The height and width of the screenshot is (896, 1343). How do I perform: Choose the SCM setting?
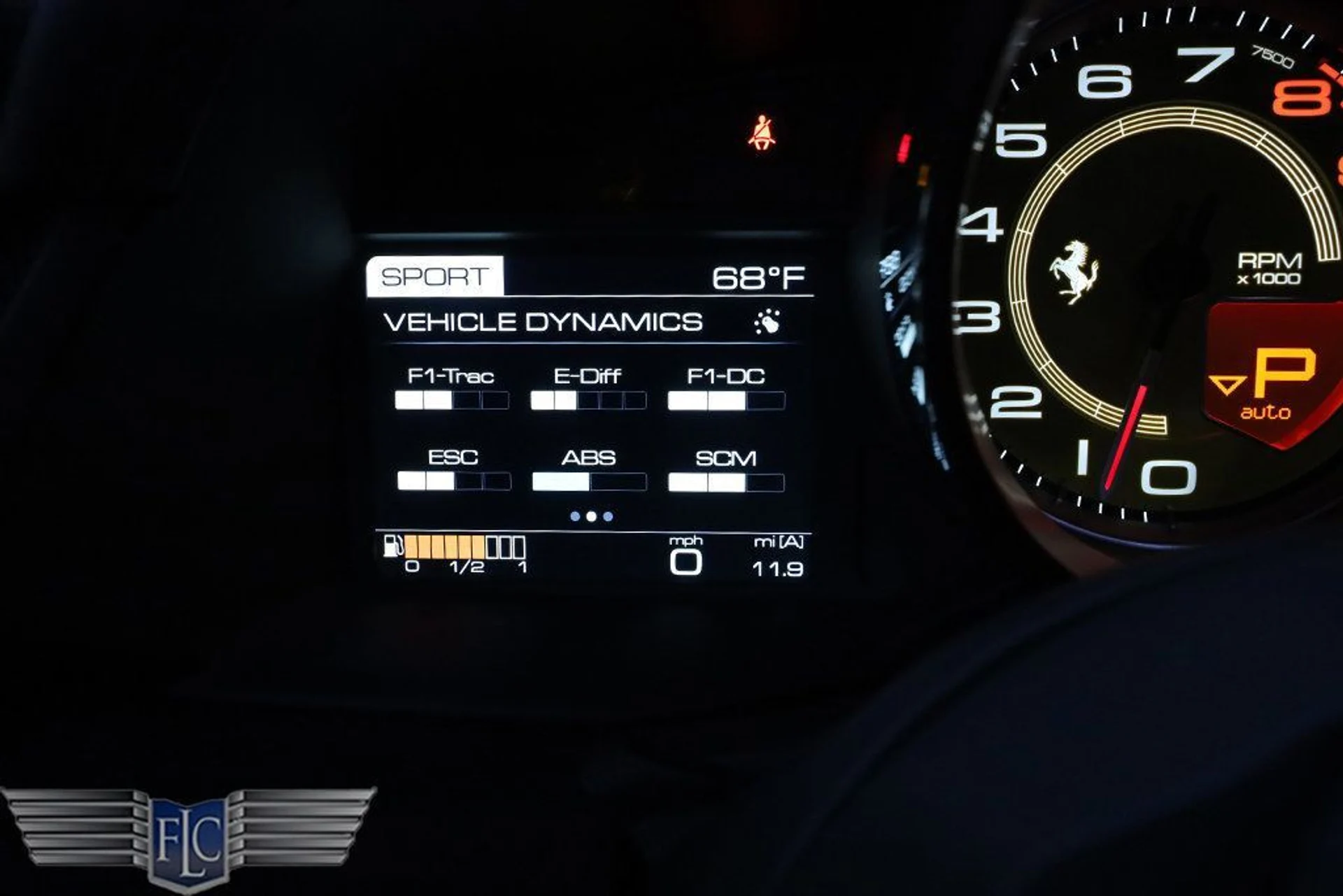click(726, 469)
